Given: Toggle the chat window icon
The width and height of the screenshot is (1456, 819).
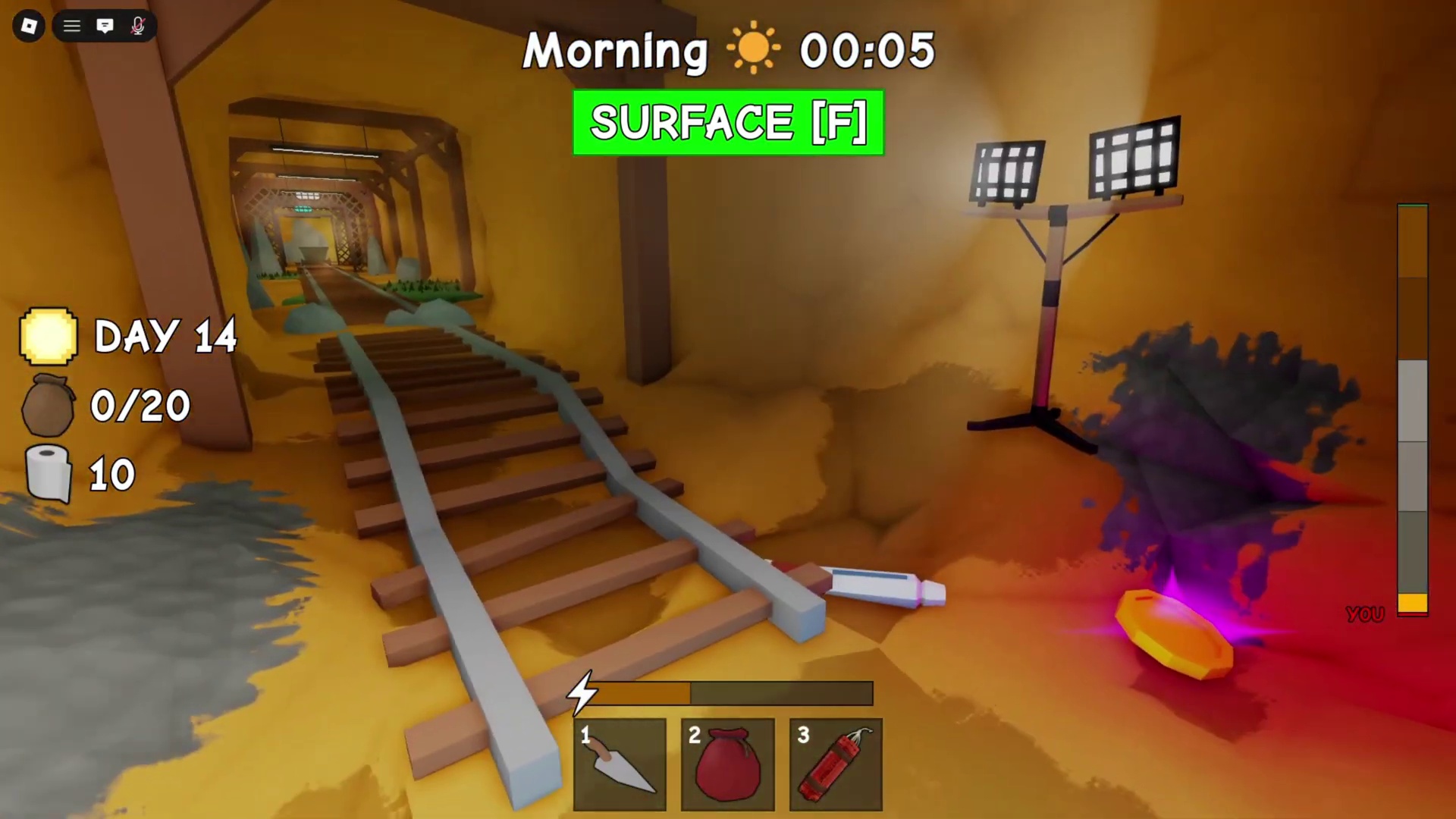Looking at the screenshot, I should point(105,27).
